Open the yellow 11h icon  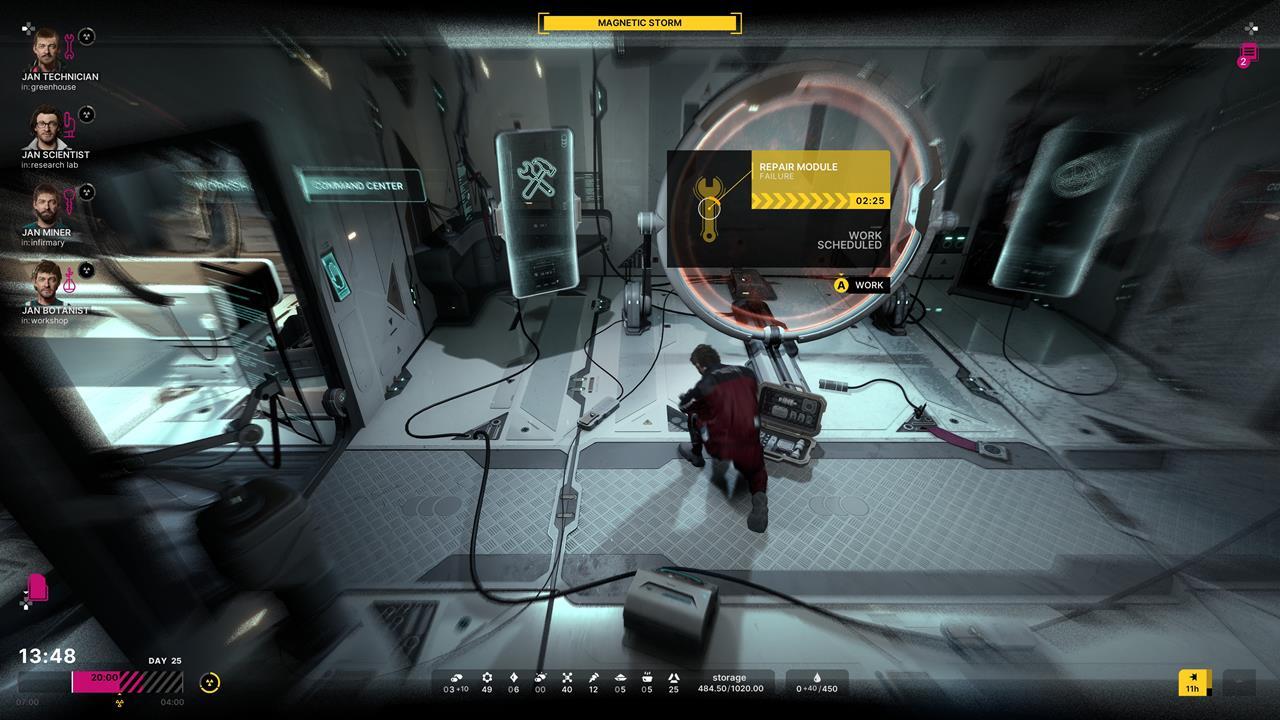(x=1193, y=682)
